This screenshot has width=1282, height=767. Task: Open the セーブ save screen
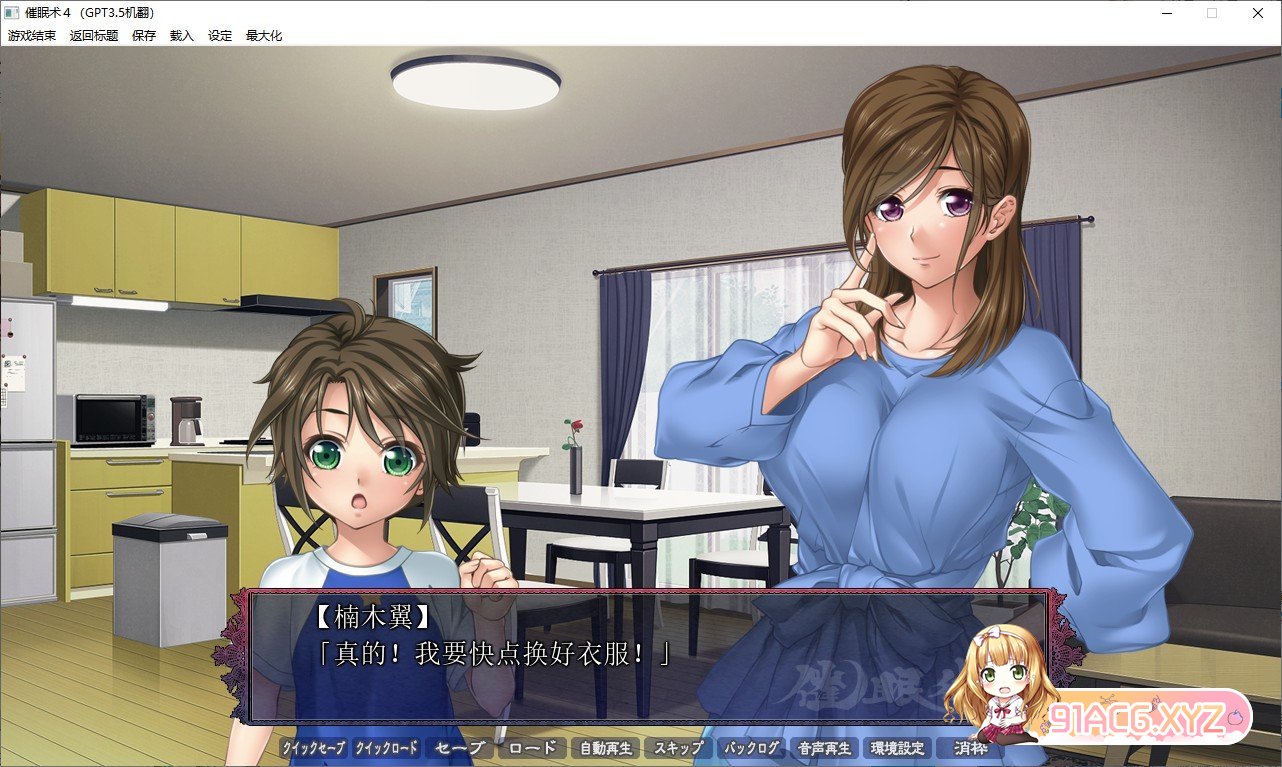click(x=460, y=748)
